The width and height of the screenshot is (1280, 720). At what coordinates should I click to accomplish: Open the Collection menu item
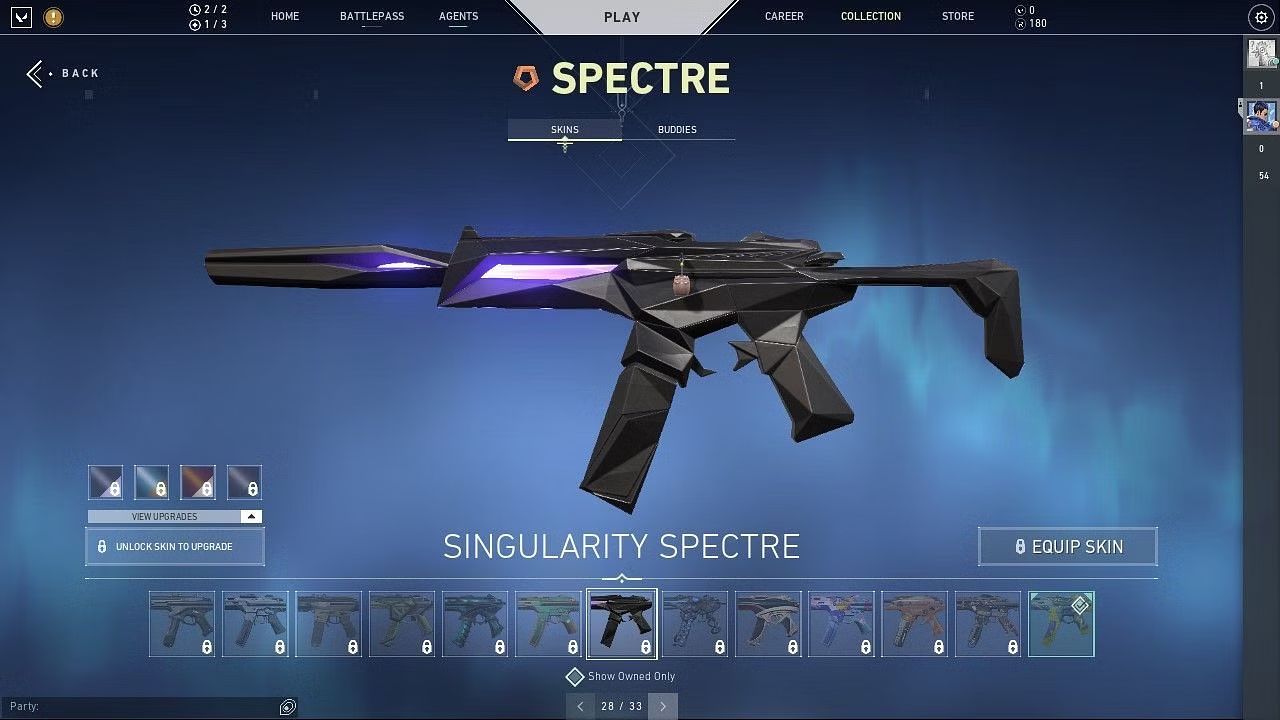coord(870,16)
